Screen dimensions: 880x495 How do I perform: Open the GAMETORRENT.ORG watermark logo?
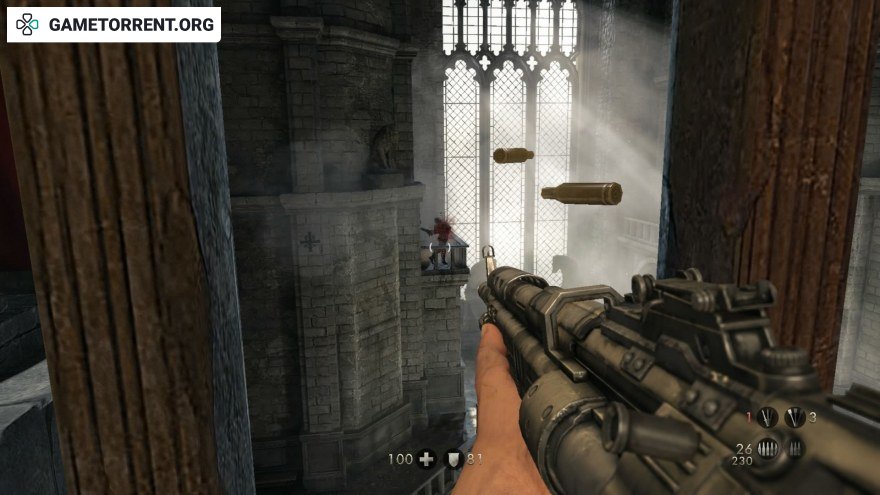point(114,24)
